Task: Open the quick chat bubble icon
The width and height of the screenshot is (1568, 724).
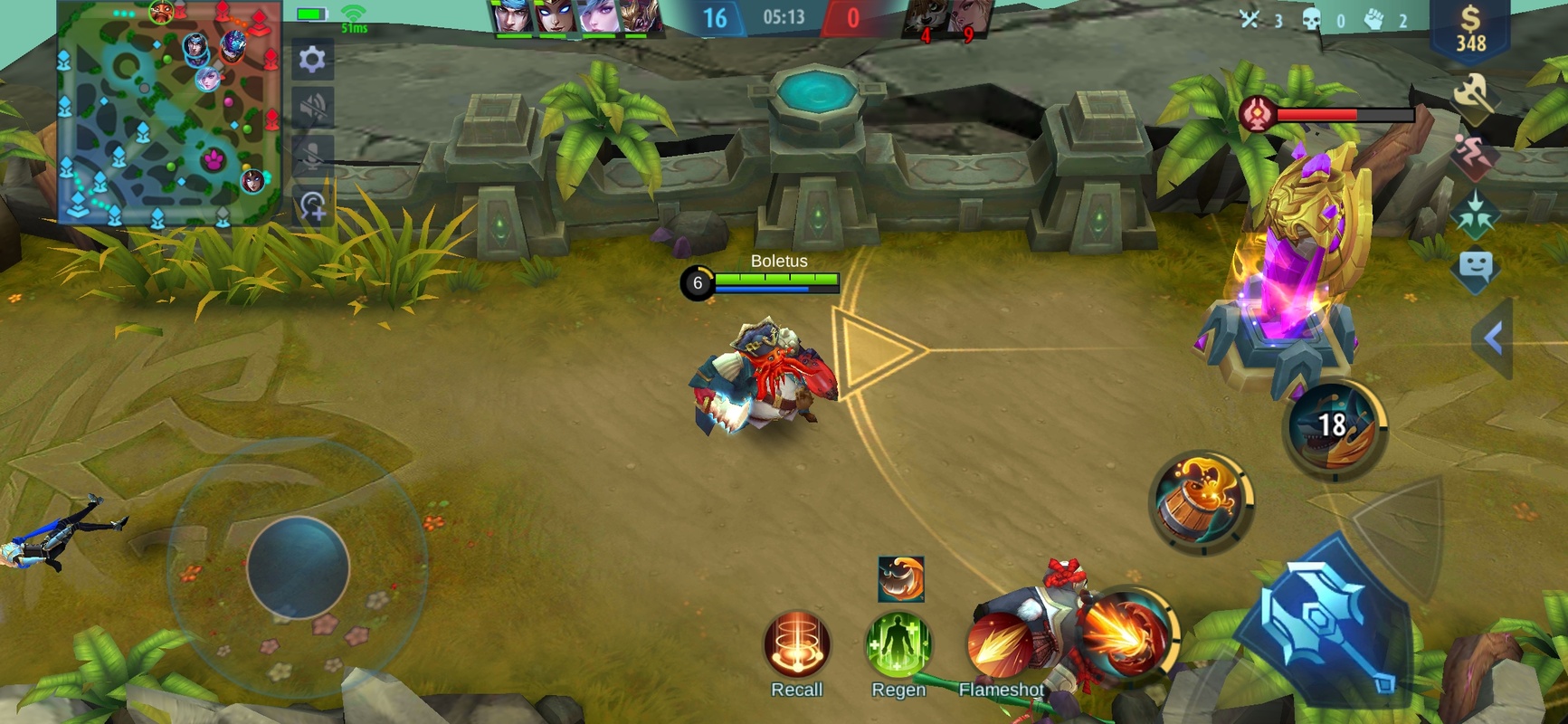Action: click(x=1475, y=268)
